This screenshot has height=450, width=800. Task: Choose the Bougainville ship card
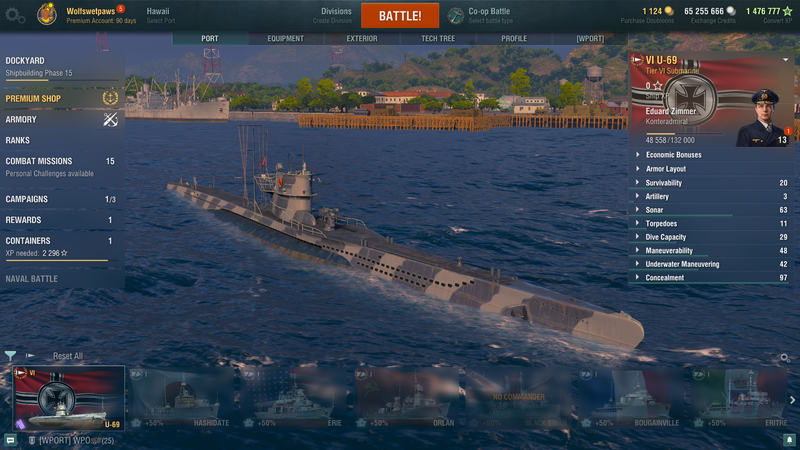633,399
